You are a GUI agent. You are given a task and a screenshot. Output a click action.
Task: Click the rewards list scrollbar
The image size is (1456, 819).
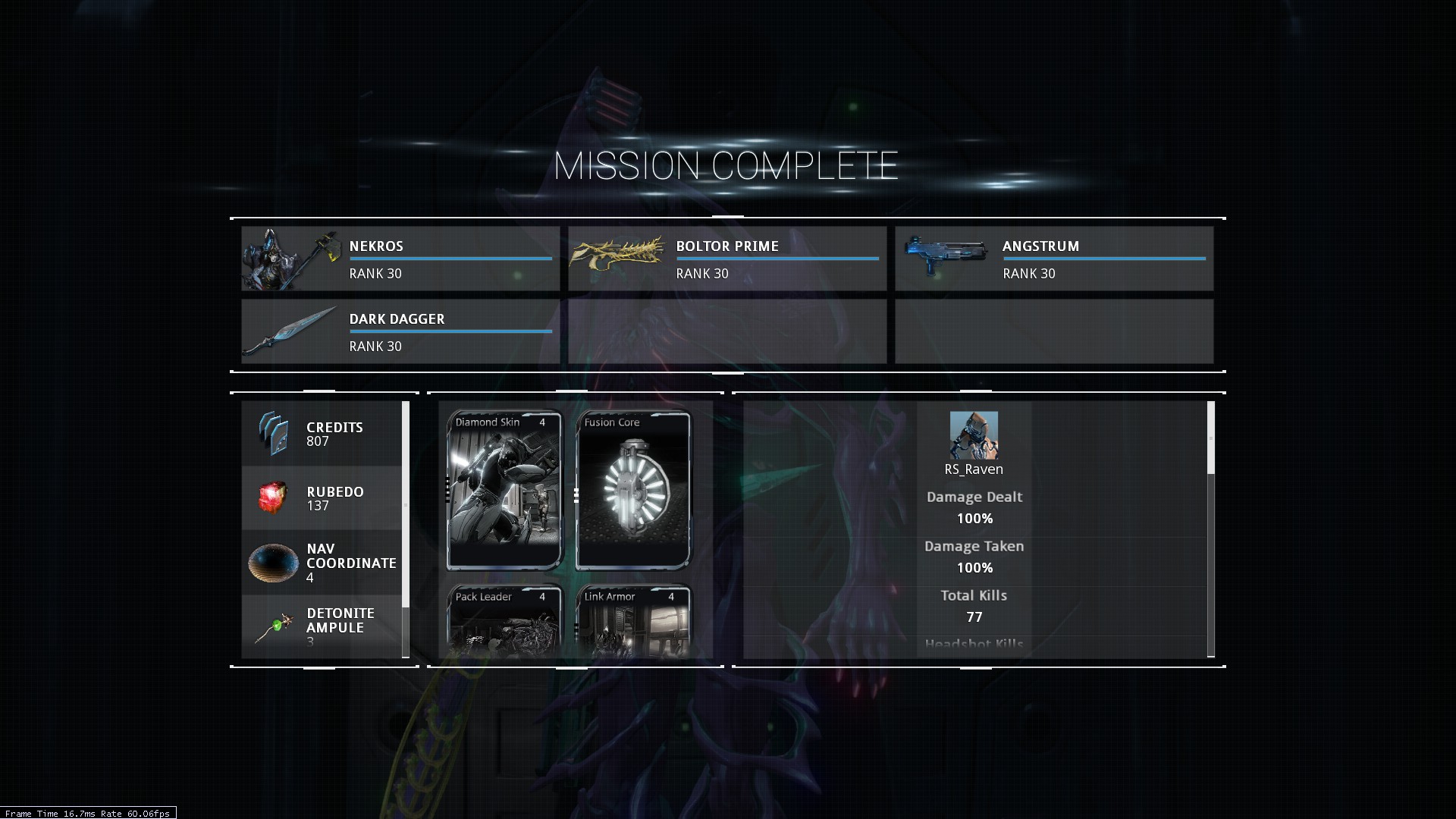click(406, 504)
